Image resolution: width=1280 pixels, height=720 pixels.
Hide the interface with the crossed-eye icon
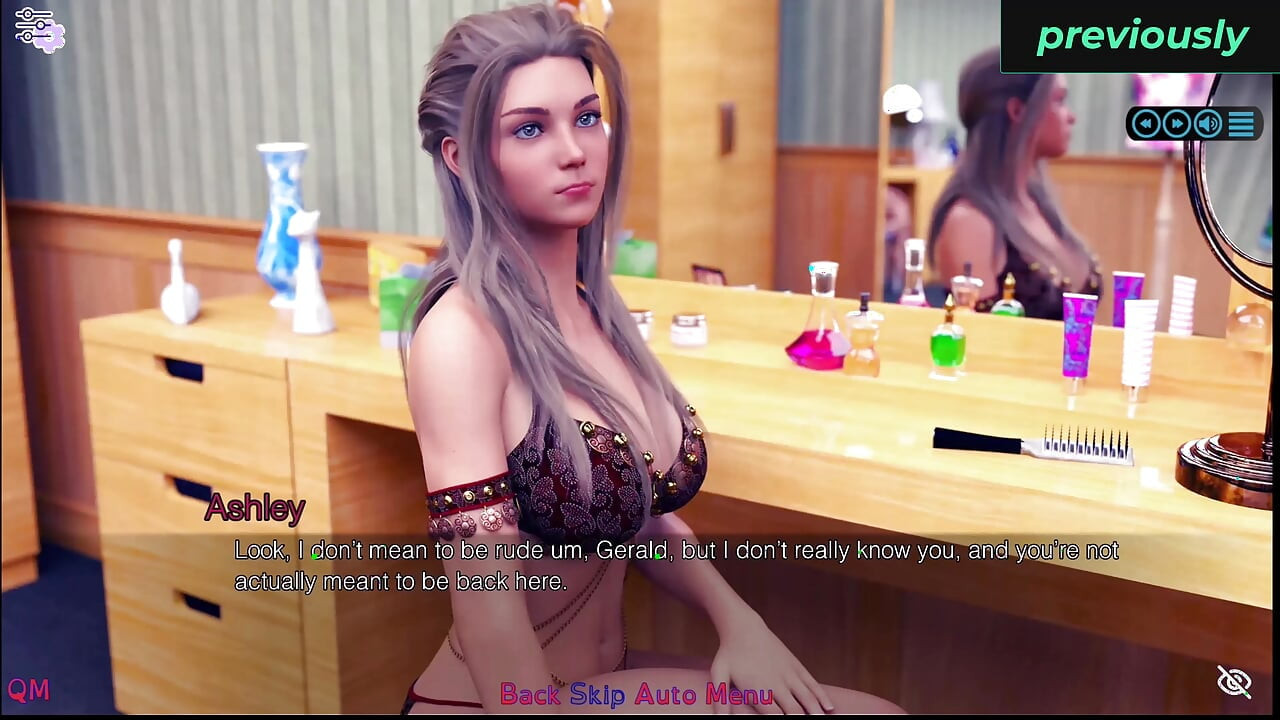(1234, 682)
